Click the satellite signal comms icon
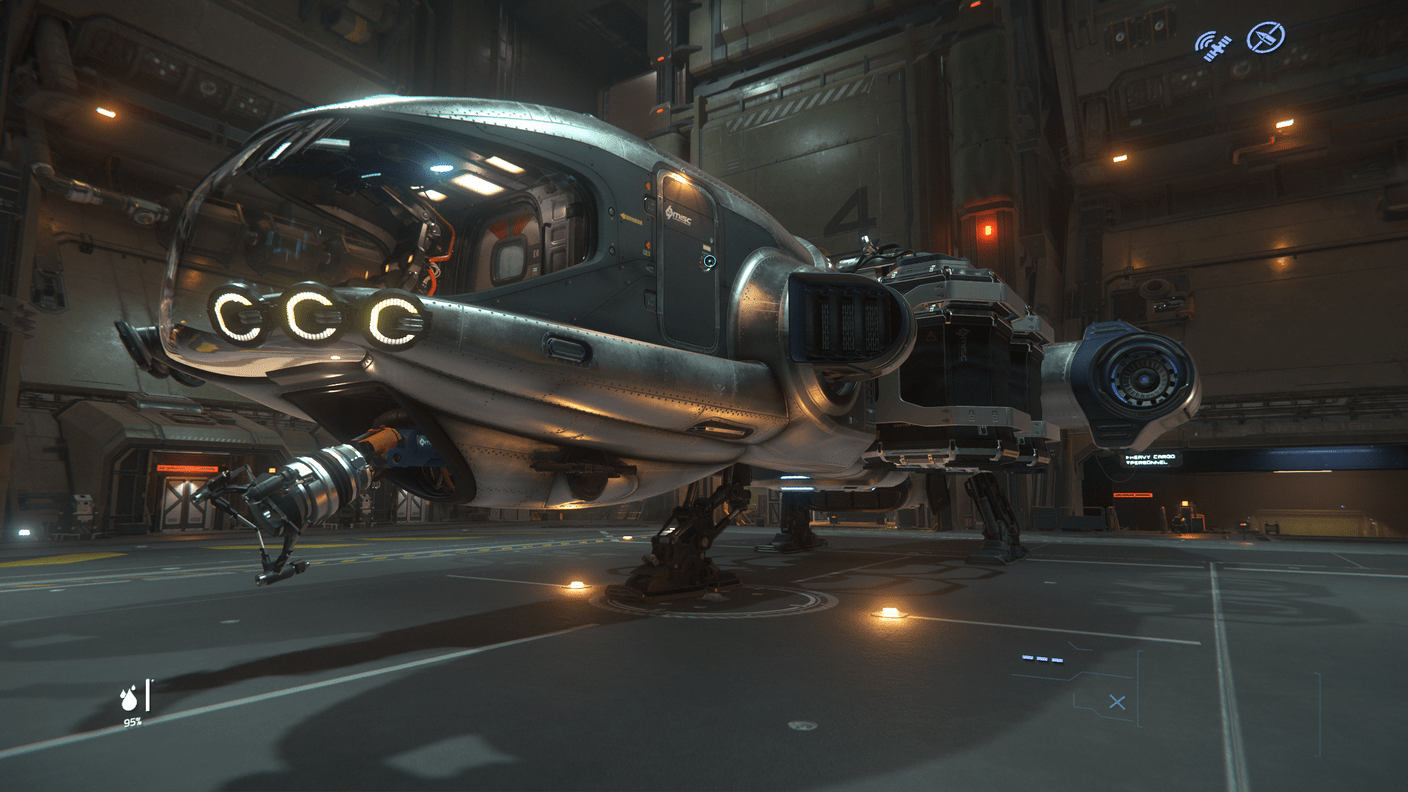Screen dimensions: 1408x792 [1213, 44]
